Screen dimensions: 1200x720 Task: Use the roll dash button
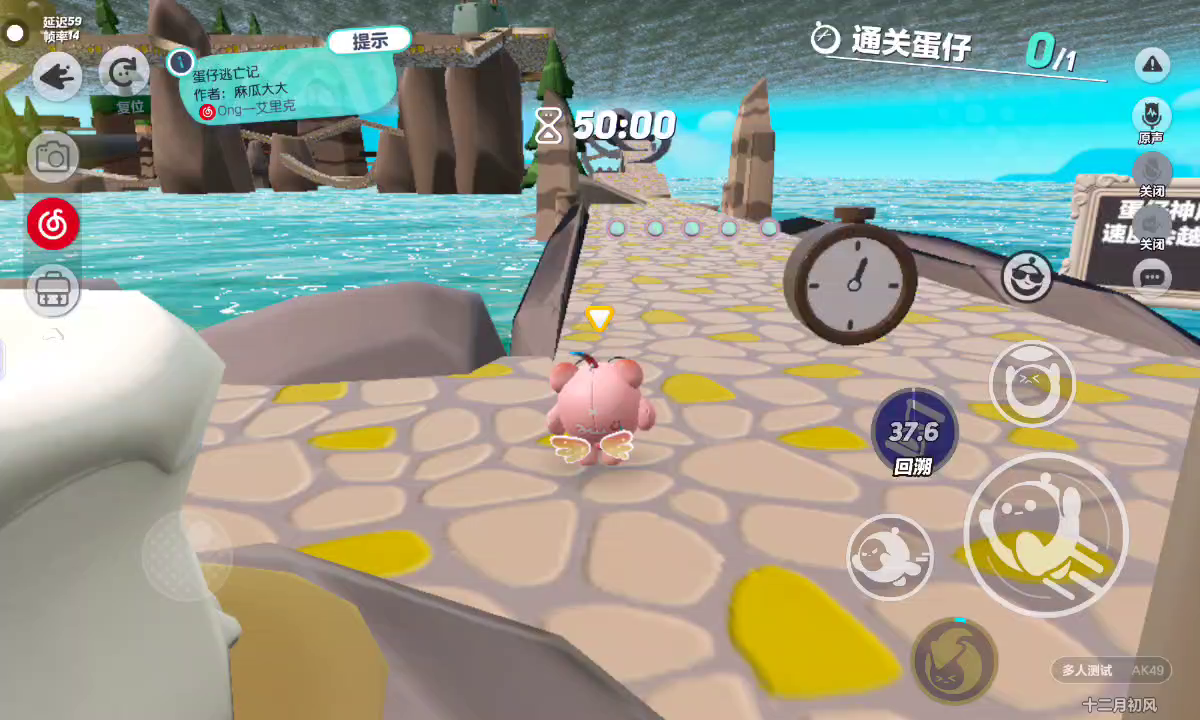pyautogui.click(x=890, y=556)
